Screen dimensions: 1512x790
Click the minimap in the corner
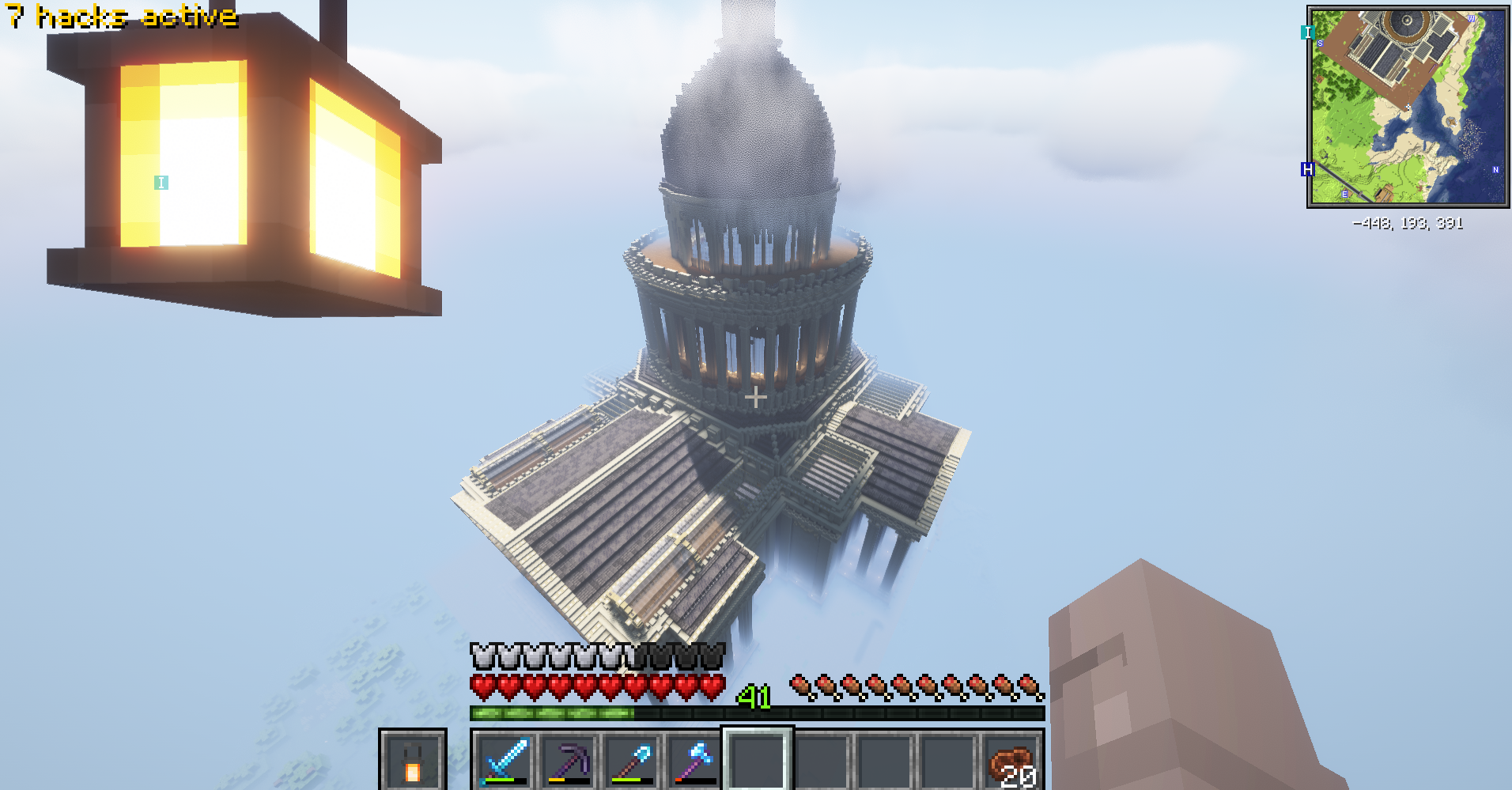(x=1408, y=107)
